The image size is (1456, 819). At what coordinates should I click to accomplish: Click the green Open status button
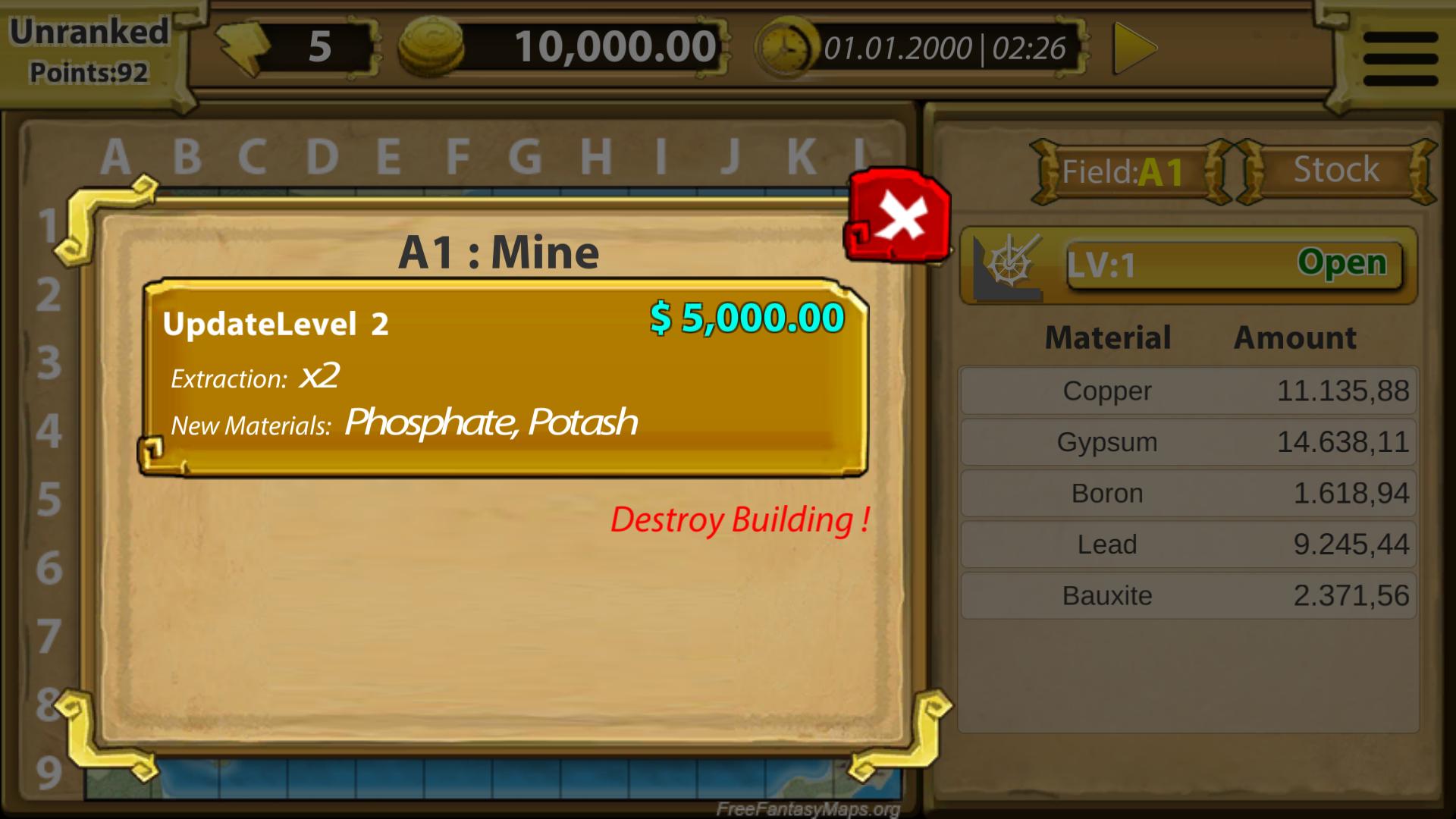pos(1346,265)
